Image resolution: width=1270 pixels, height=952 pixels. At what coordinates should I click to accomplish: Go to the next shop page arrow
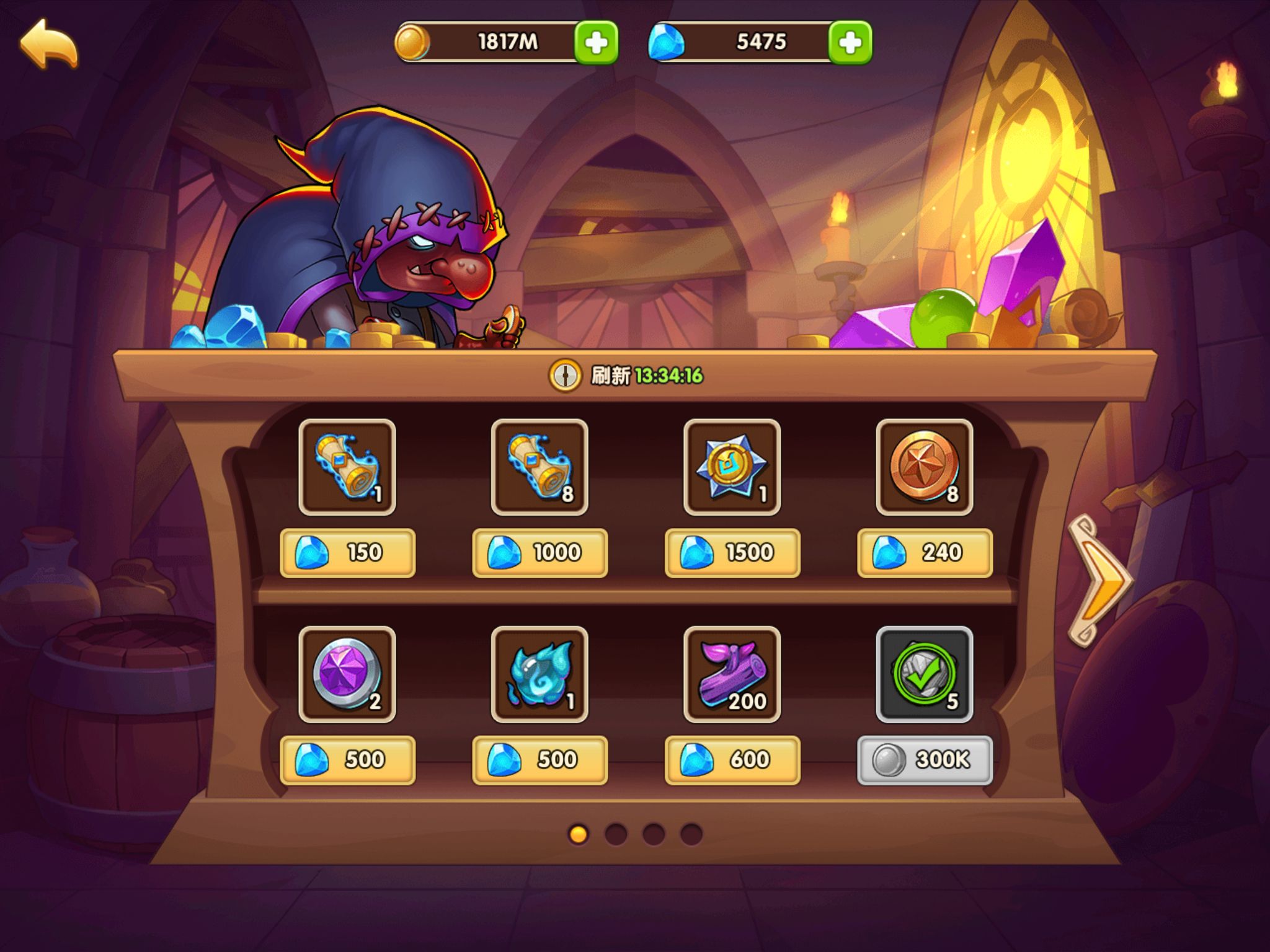(1099, 581)
